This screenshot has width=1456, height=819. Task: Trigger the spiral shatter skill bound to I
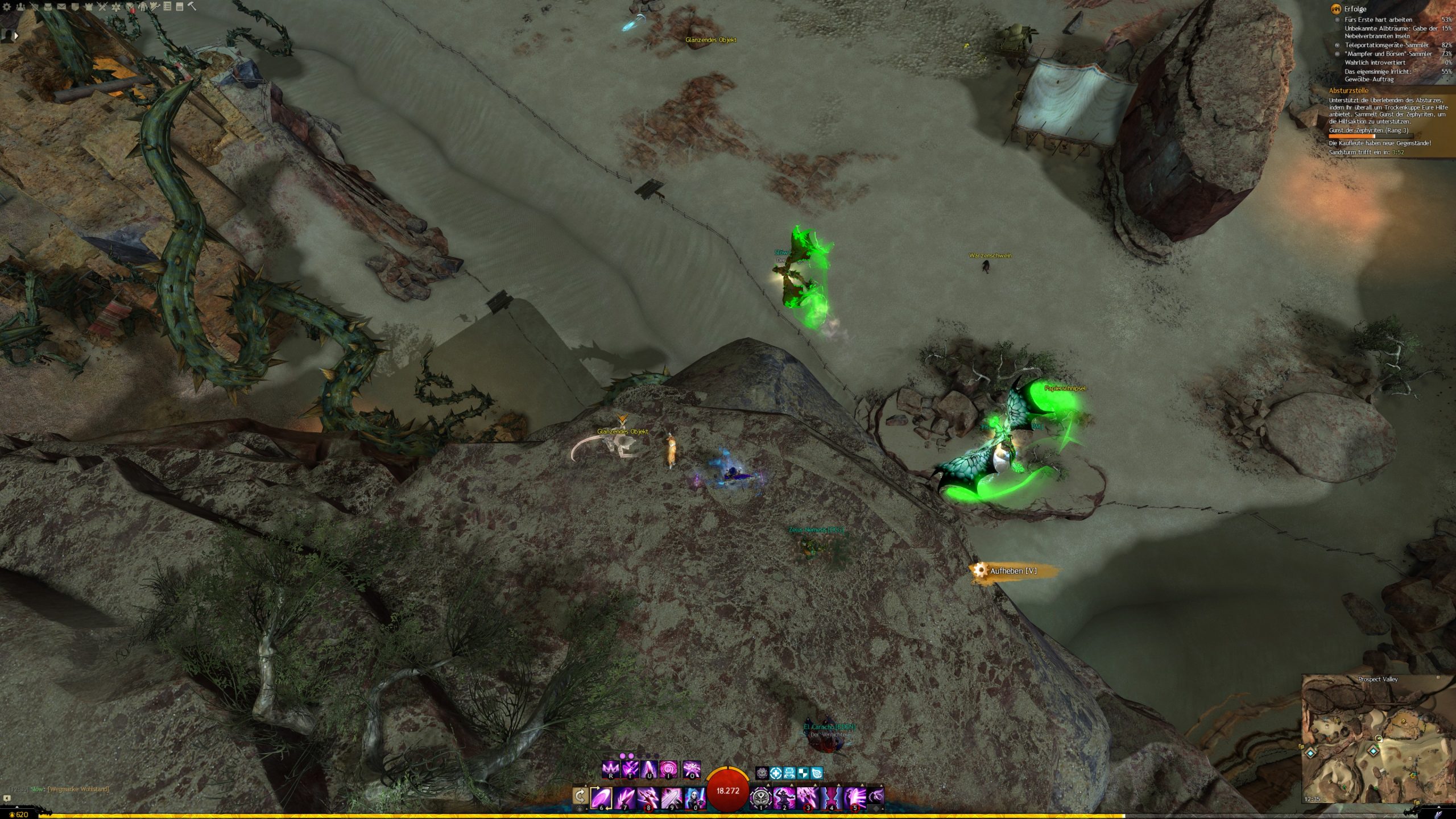668,770
